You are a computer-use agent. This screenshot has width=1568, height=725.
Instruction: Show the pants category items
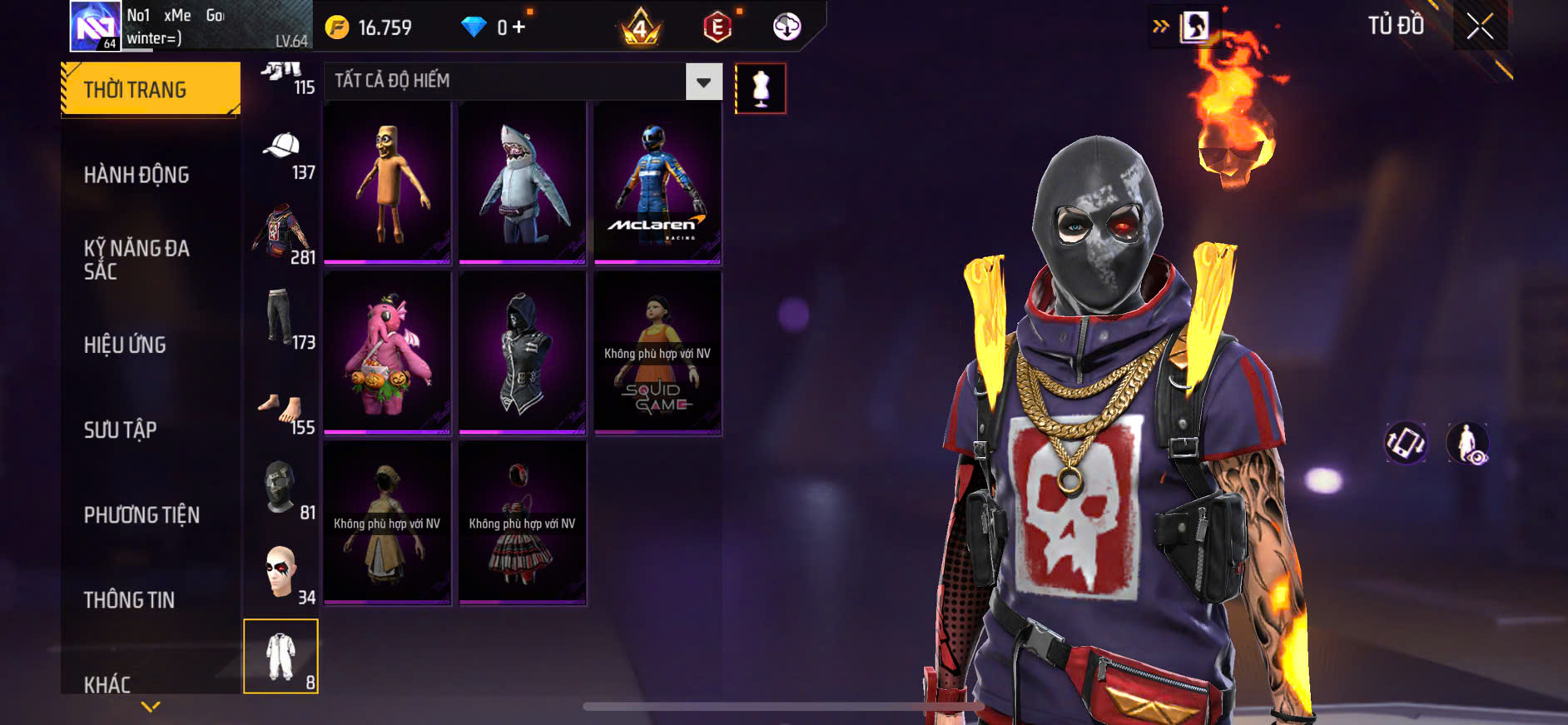point(283,319)
